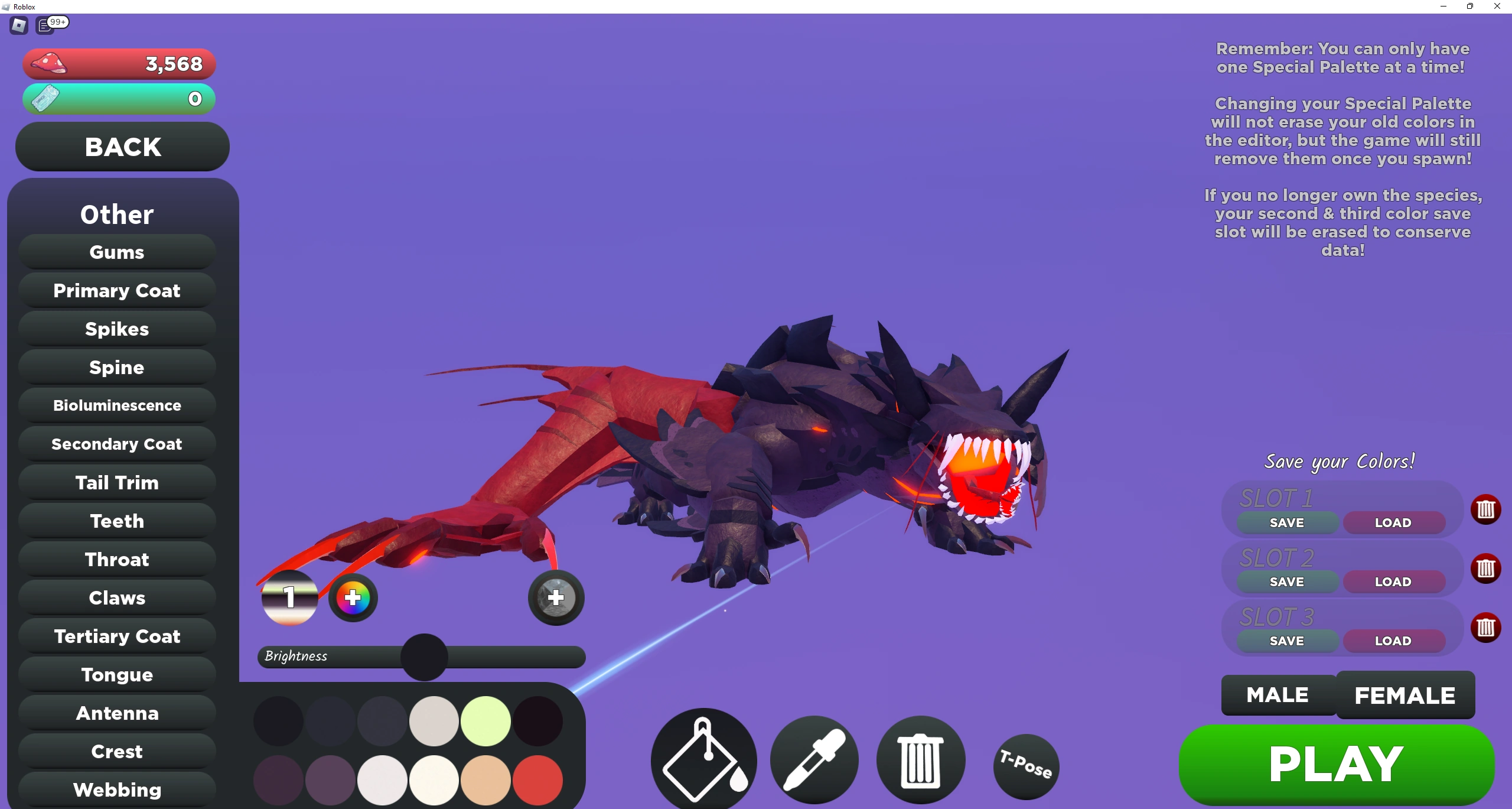The image size is (1512, 809).
Task: Switch creature gender to MALE
Action: tap(1278, 695)
